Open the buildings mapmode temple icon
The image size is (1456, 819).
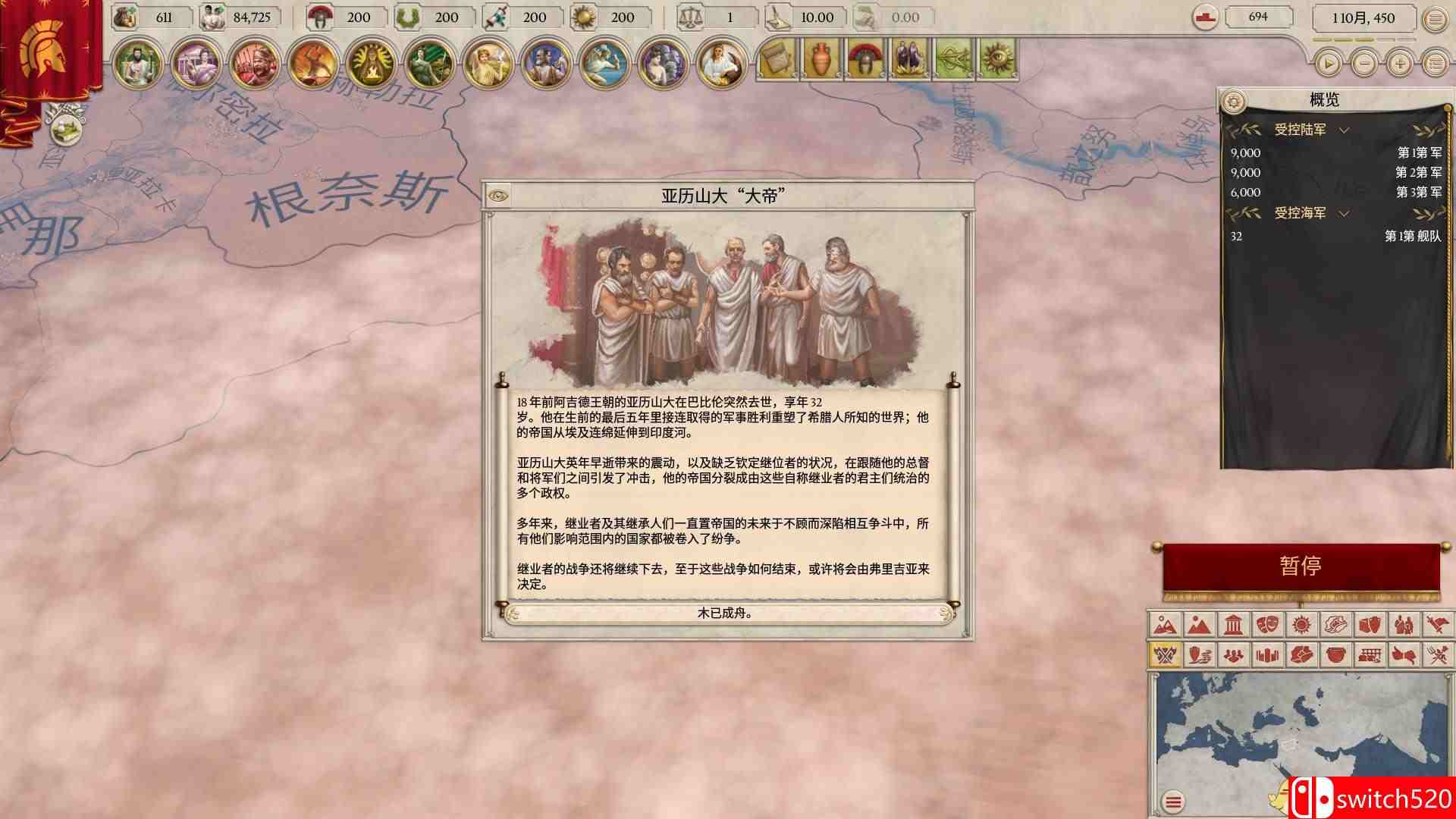pos(1232,625)
